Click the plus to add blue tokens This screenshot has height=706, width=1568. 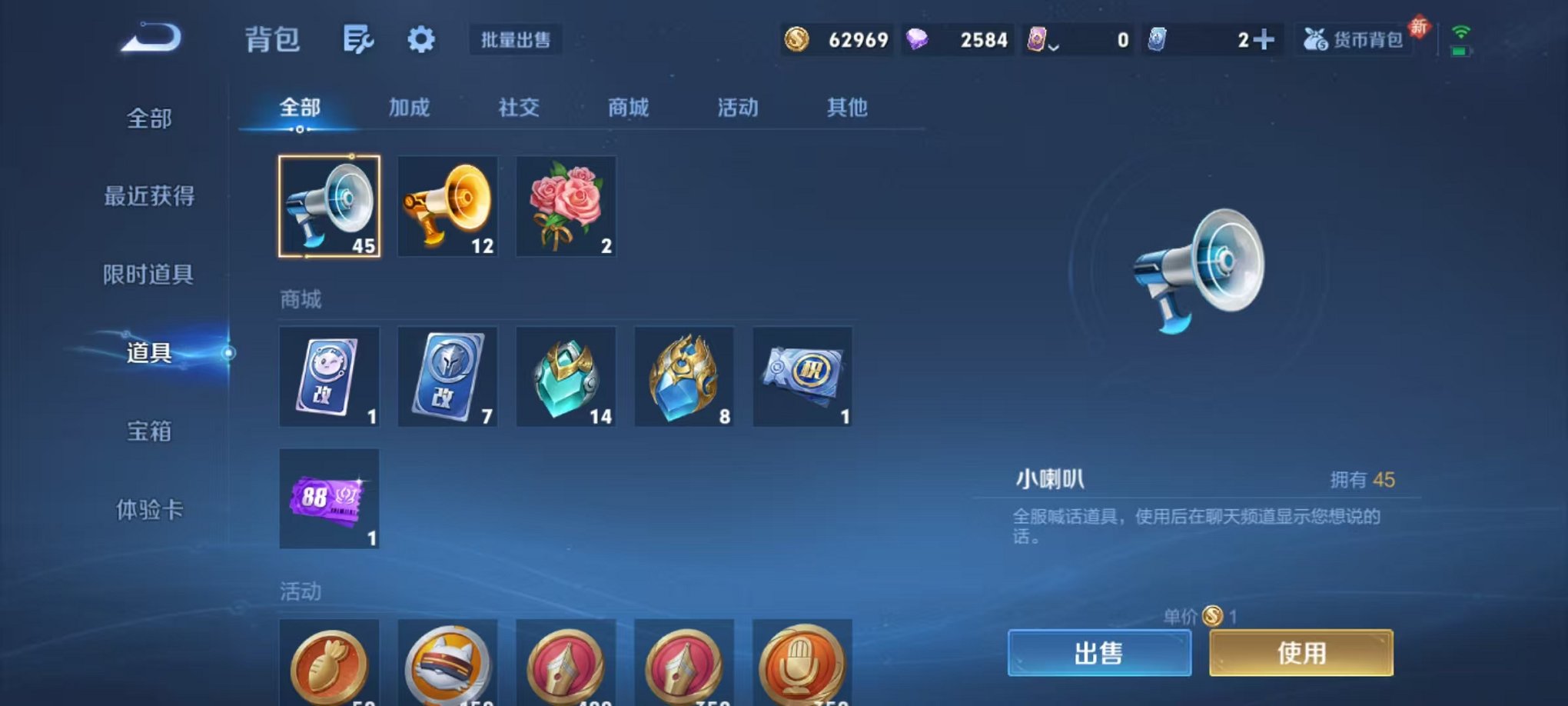pyautogui.click(x=1263, y=38)
